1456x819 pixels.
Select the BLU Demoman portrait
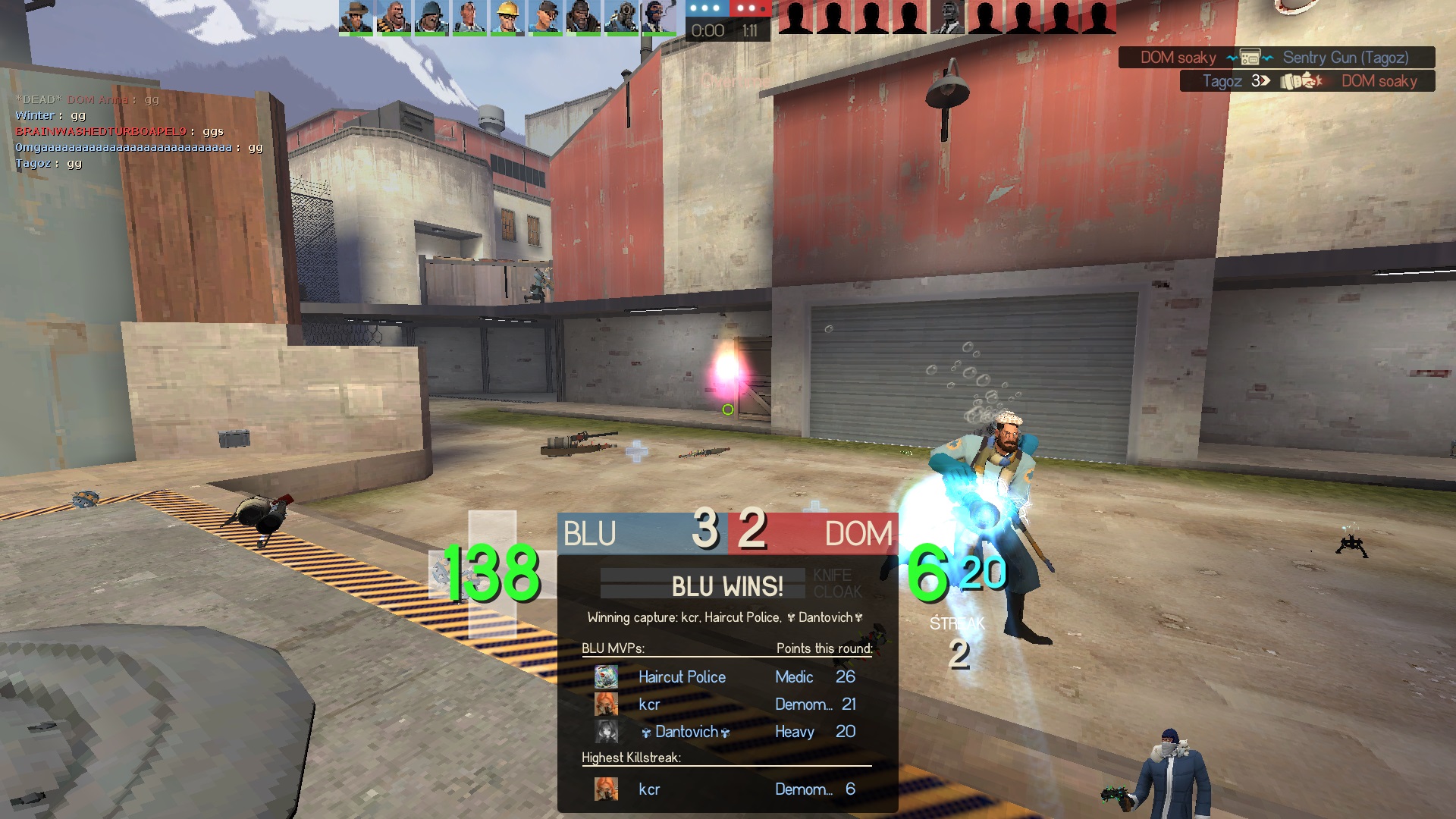583,17
